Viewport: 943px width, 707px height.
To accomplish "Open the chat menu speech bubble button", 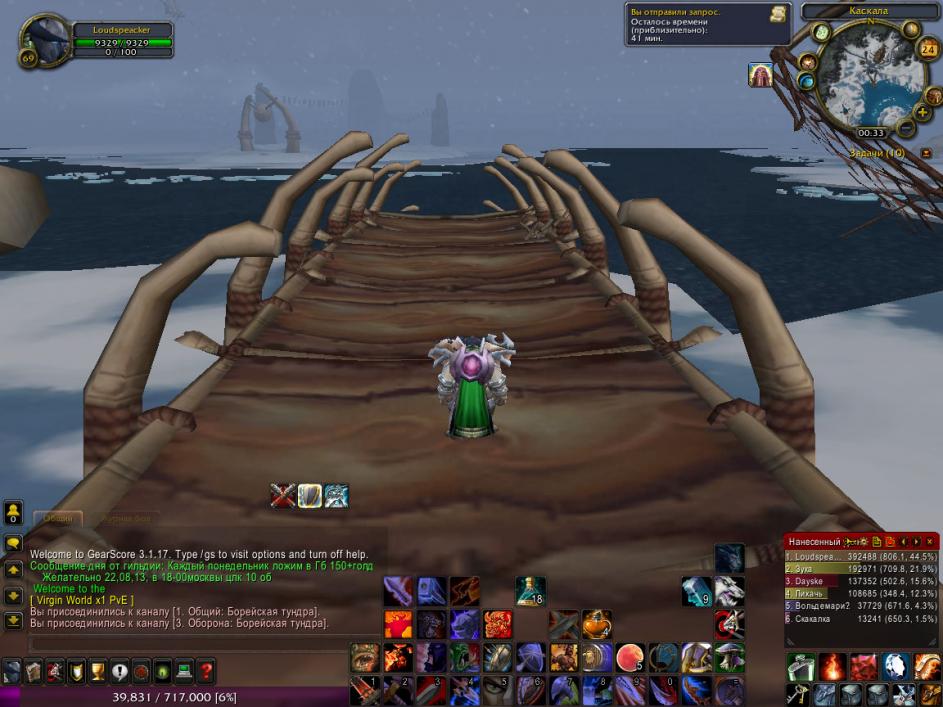I will coord(13,543).
